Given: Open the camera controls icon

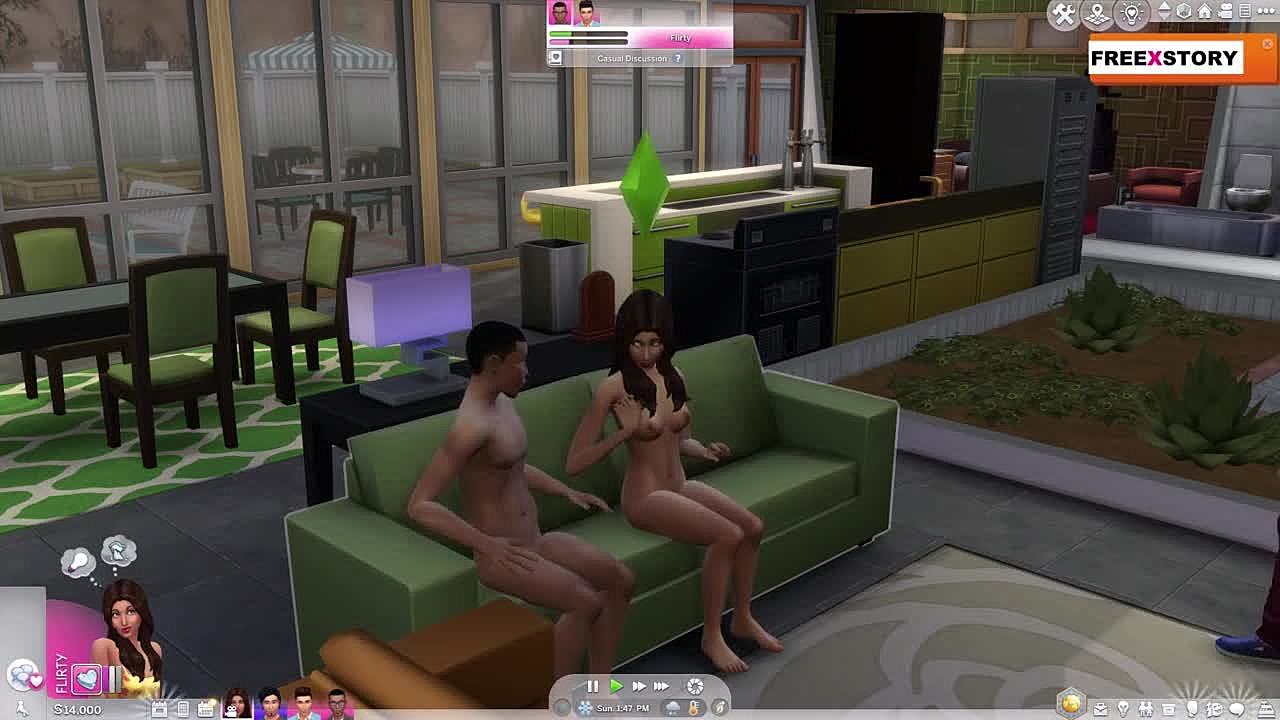Looking at the screenshot, I should click(1225, 11).
